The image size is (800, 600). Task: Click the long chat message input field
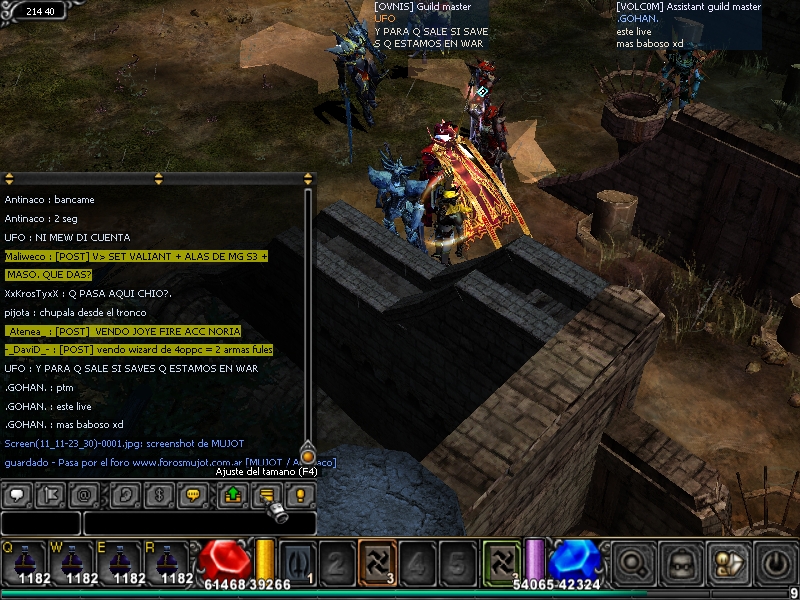(x=199, y=523)
